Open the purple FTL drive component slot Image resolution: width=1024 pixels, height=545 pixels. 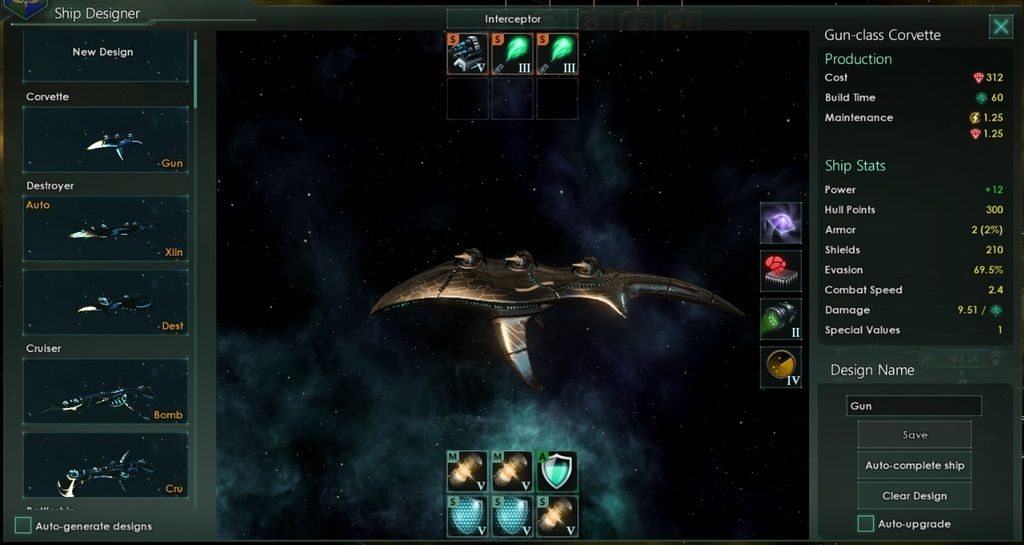tap(780, 223)
